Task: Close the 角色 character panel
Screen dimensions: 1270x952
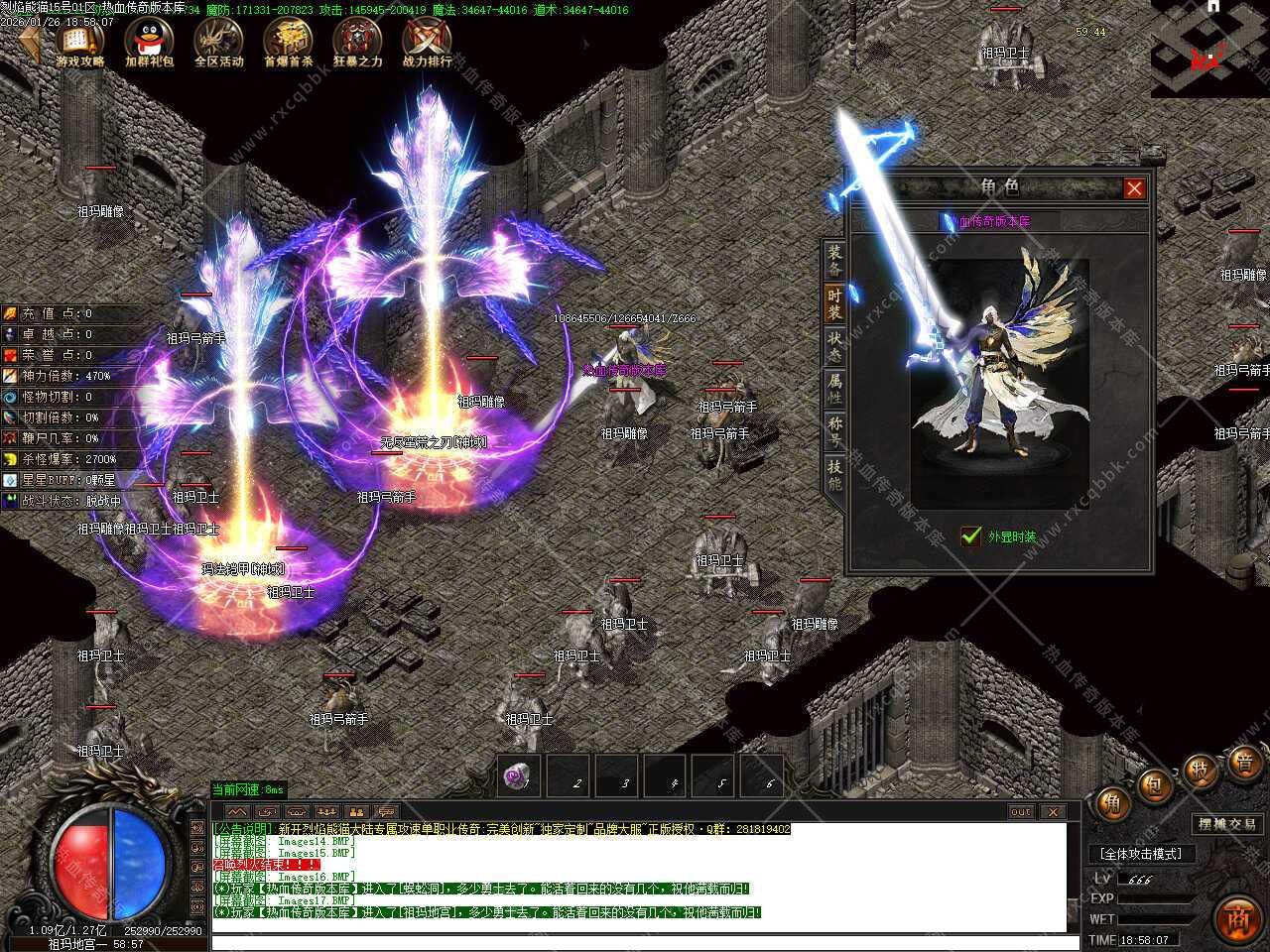Action: point(1134,188)
